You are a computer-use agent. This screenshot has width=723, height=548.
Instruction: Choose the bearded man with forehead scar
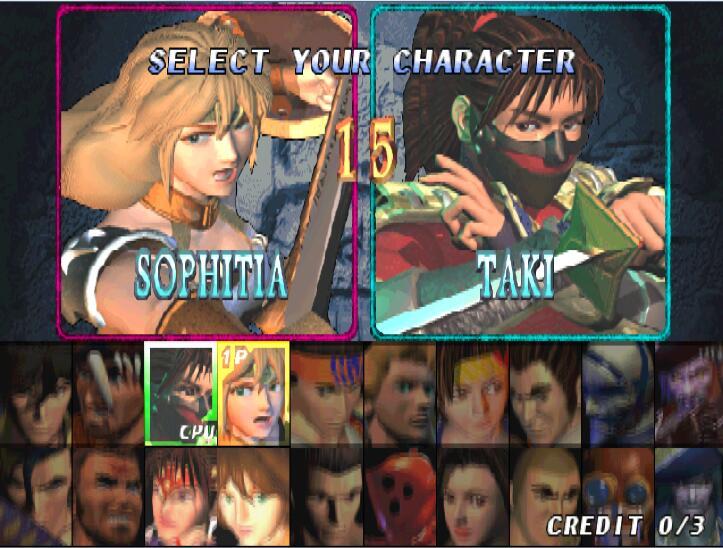click(108, 496)
